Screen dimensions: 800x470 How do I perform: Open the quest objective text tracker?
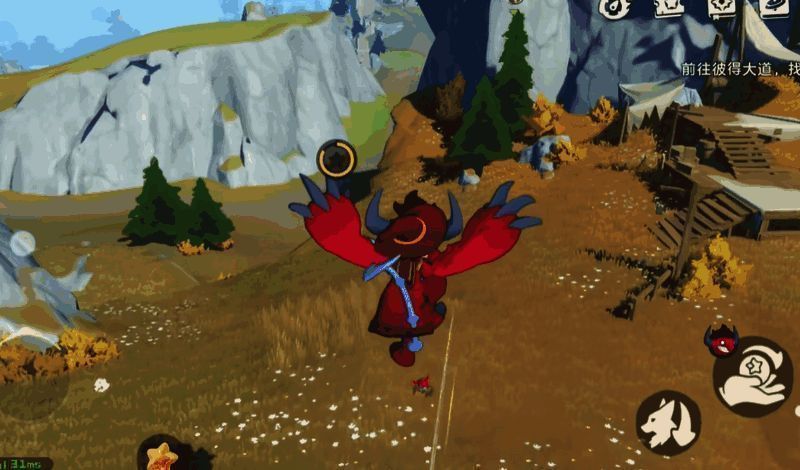click(x=740, y=68)
